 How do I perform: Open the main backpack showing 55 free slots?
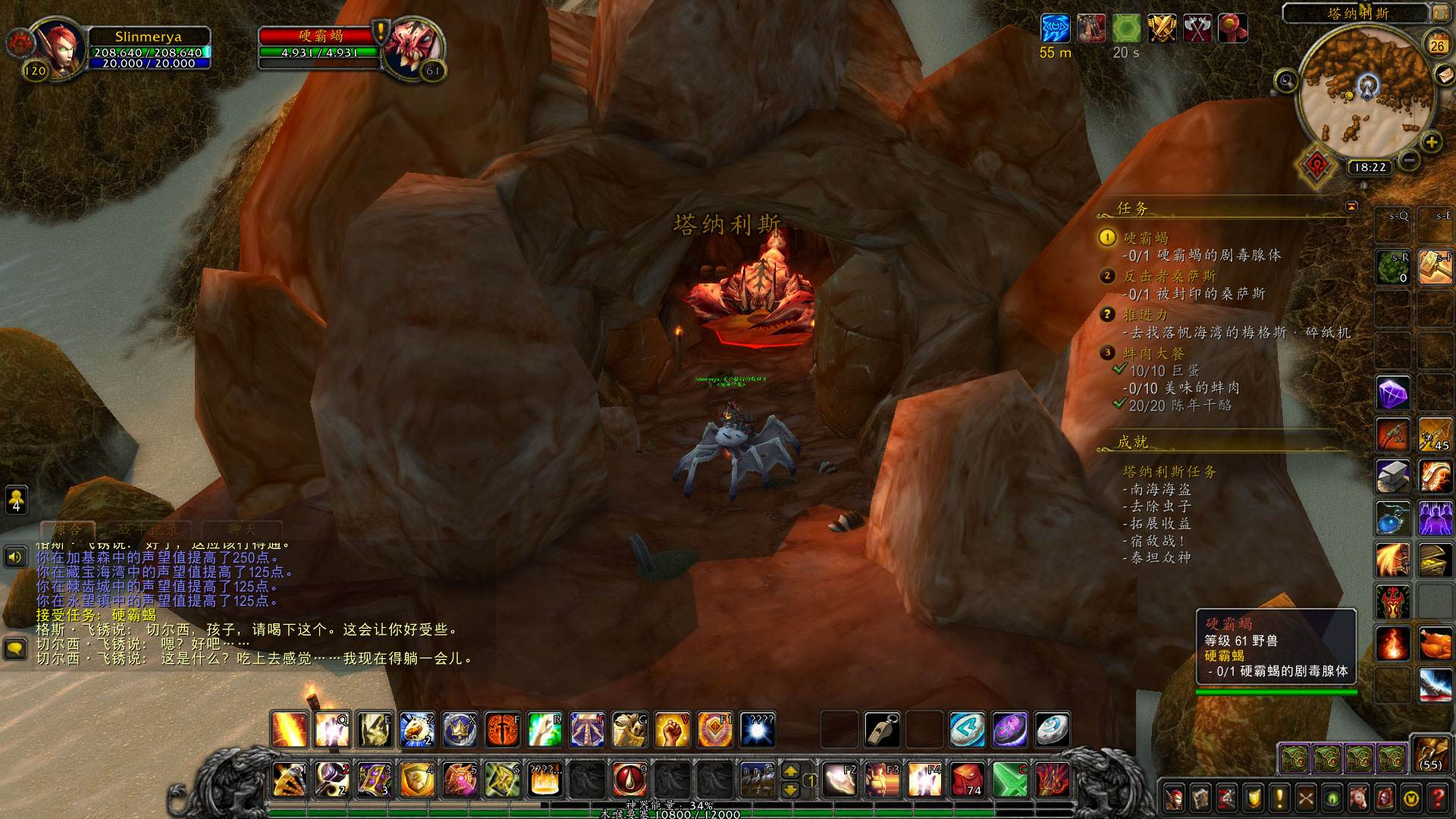point(1431,755)
